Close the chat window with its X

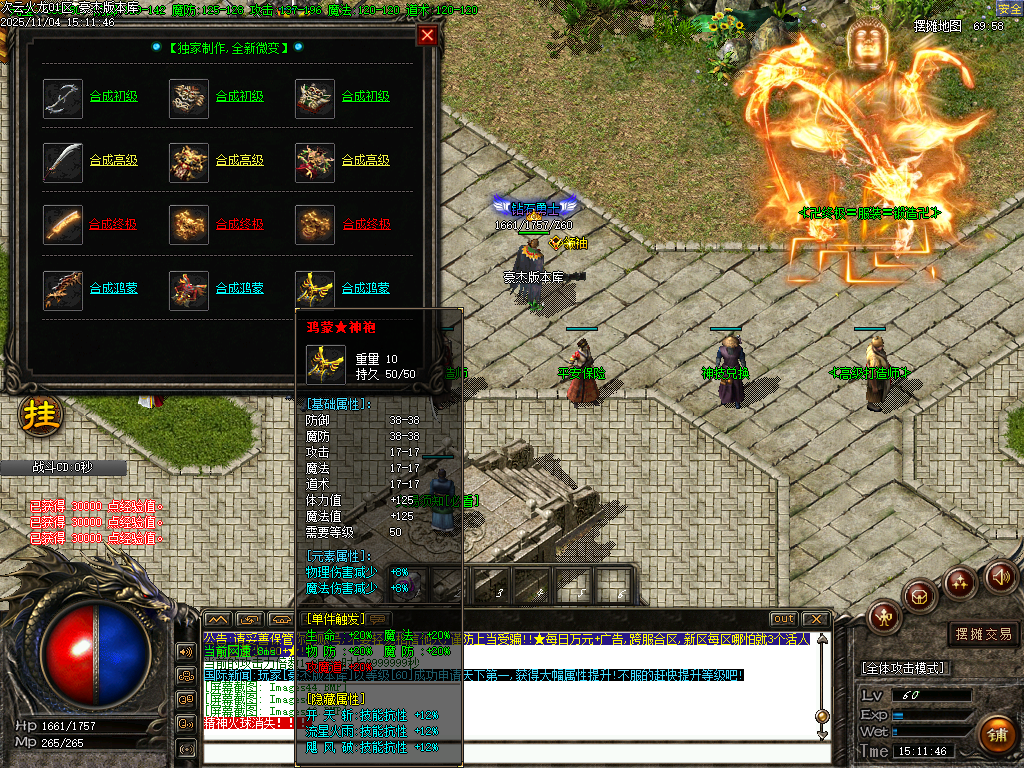point(816,619)
